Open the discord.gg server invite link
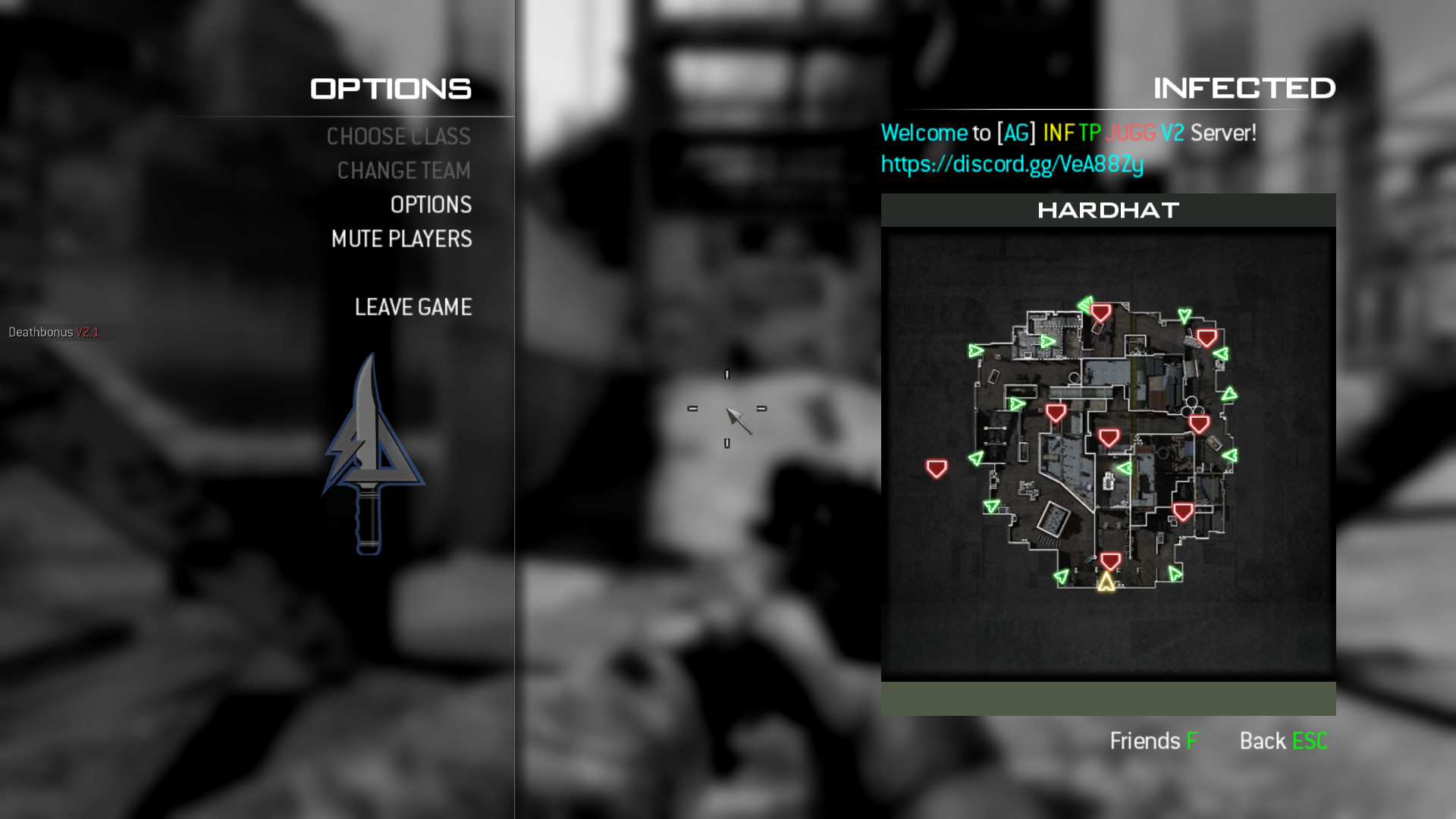1456x819 pixels. point(1012,163)
